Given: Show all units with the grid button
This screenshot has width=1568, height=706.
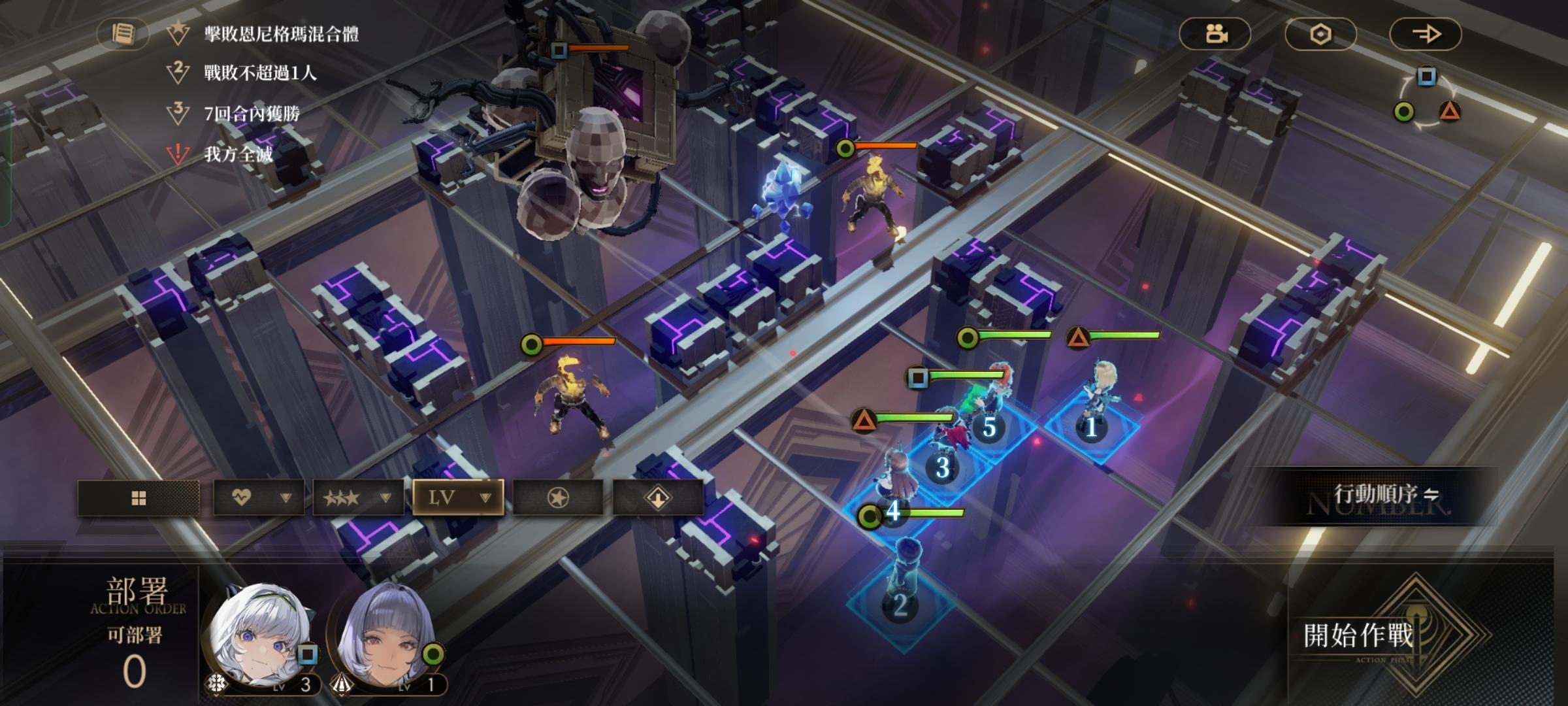Looking at the screenshot, I should point(139,498).
